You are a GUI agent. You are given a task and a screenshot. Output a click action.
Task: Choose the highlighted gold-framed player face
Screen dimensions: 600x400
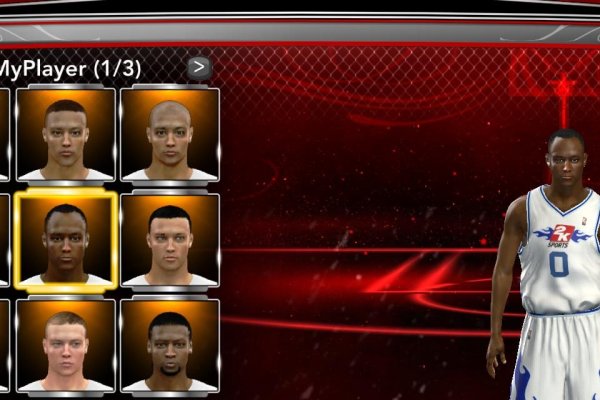pos(65,240)
